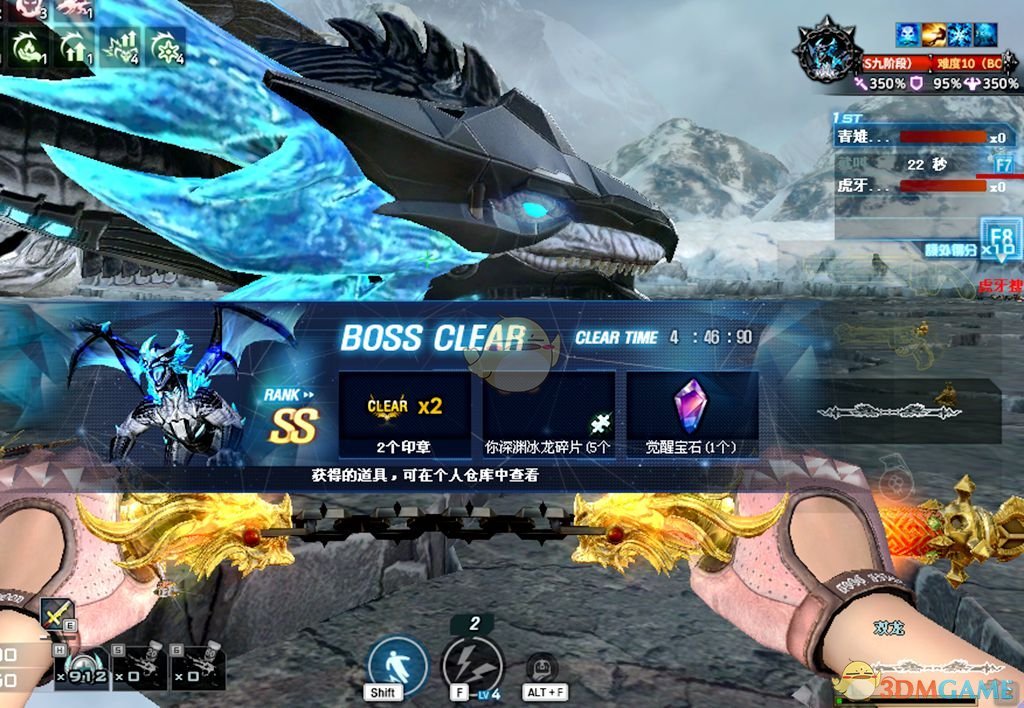The width and height of the screenshot is (1024, 708).
Task: Activate the sprint running-figure skill
Action: [396, 664]
